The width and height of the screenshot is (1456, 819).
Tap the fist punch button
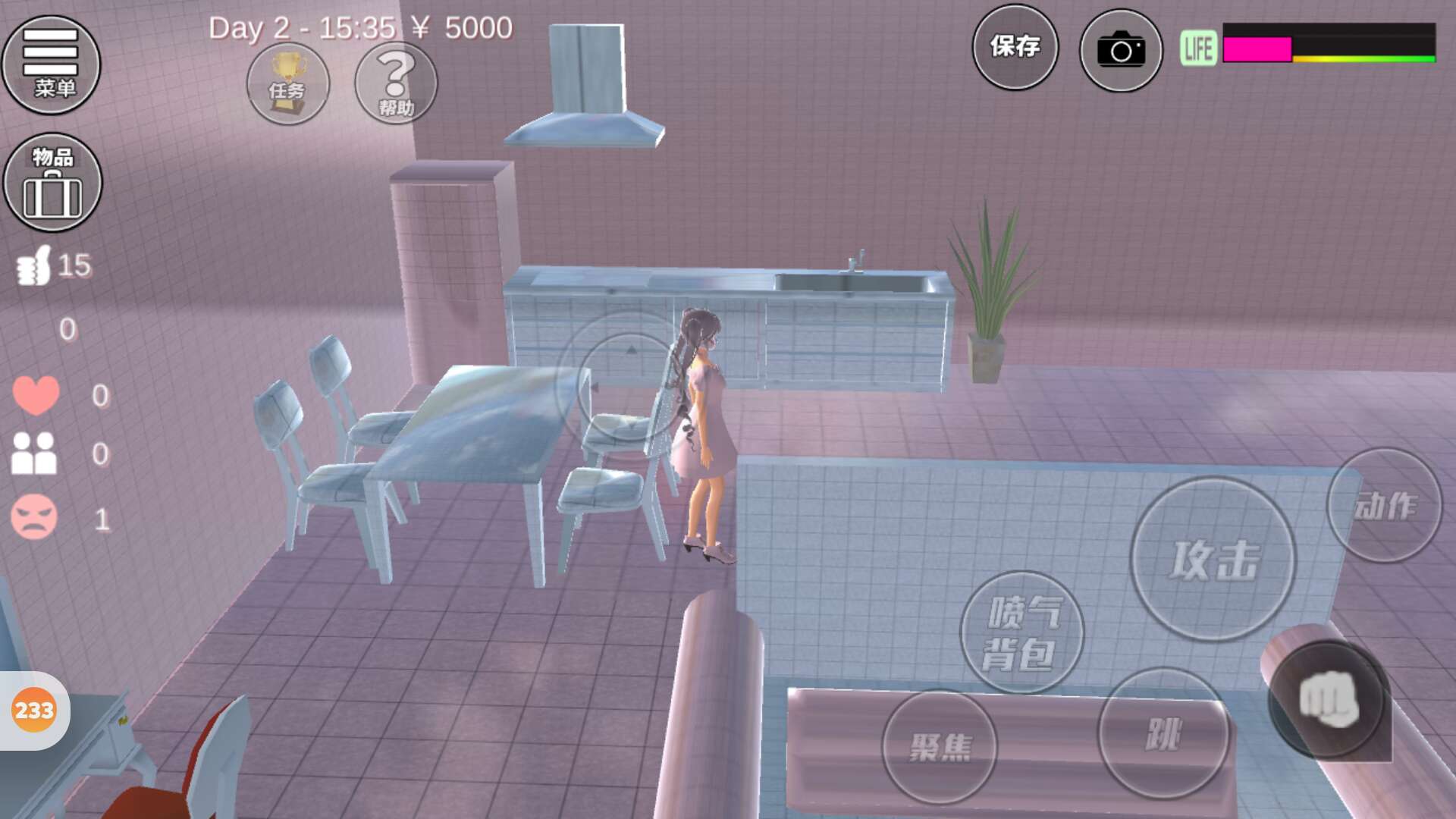[x=1326, y=699]
